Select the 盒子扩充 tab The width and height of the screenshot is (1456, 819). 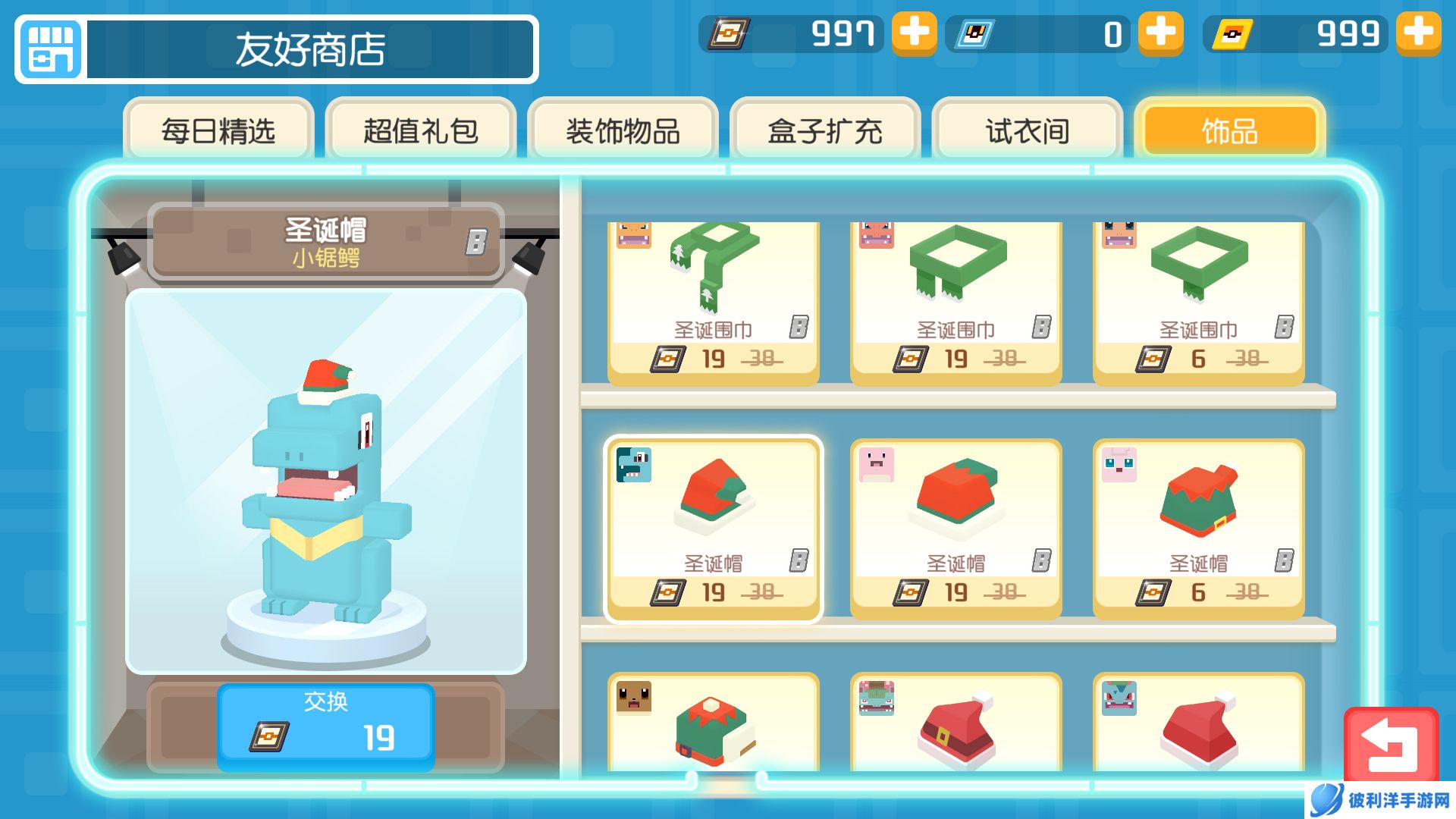(825, 130)
